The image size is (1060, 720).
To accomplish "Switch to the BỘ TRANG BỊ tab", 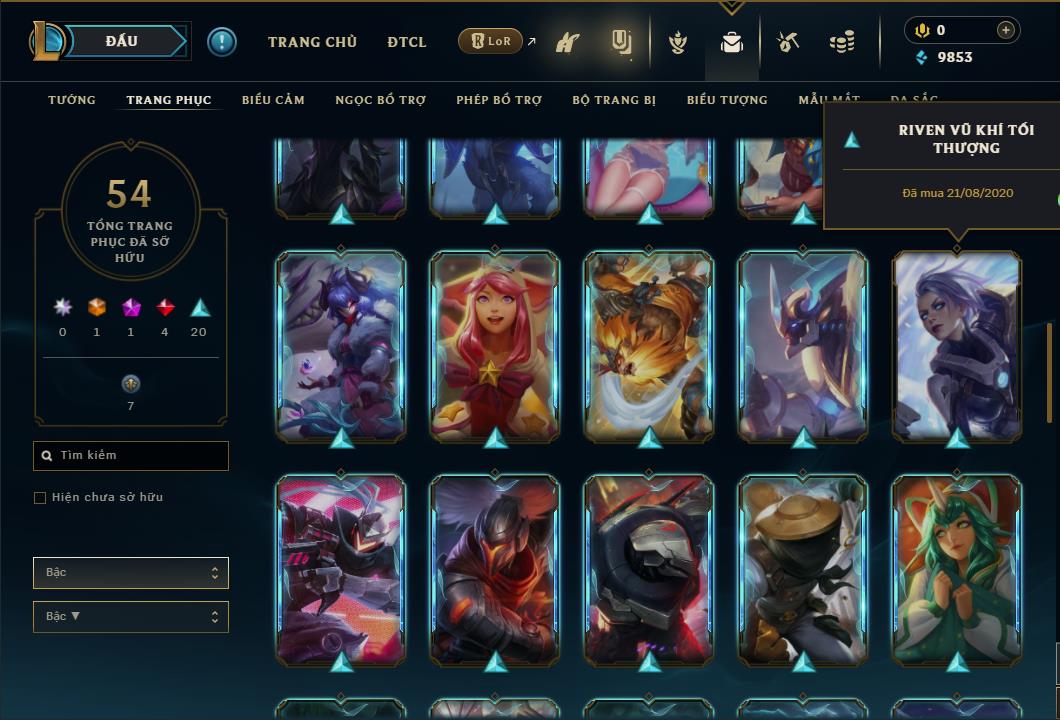I will 614,100.
